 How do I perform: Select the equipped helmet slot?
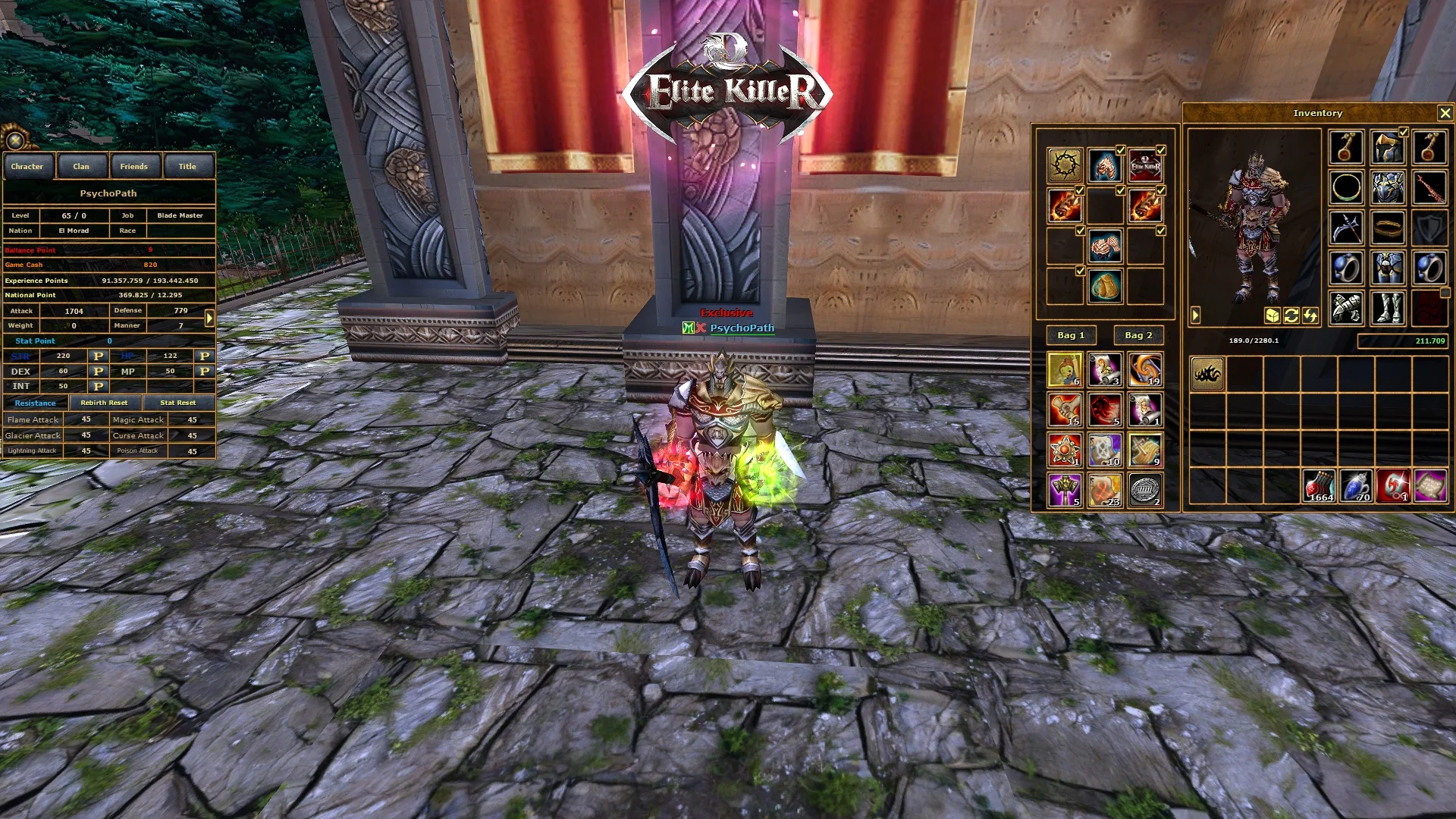coord(1388,147)
